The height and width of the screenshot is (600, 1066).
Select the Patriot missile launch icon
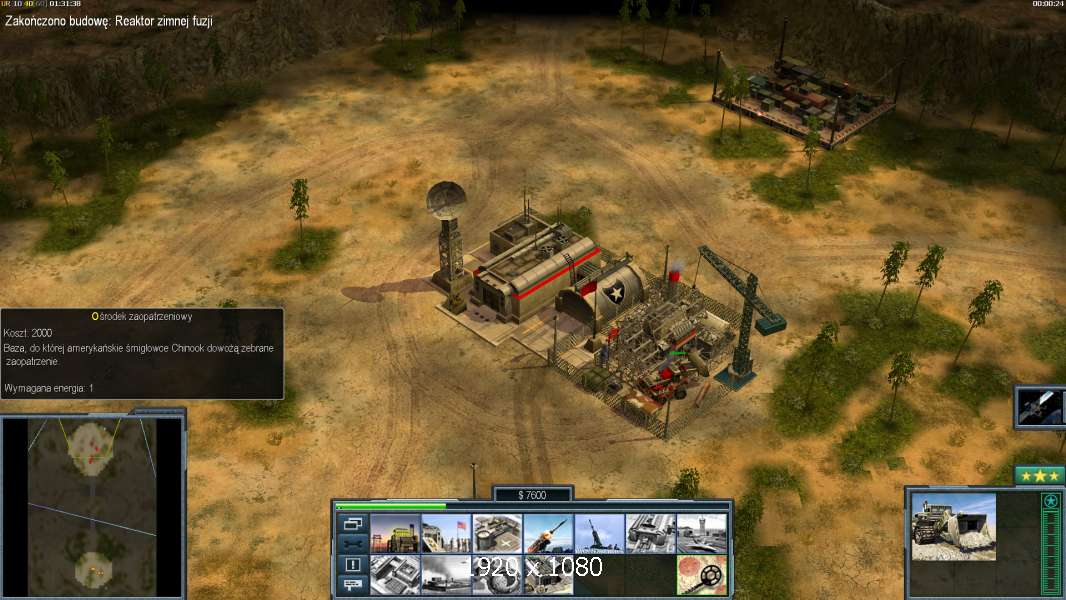548,534
